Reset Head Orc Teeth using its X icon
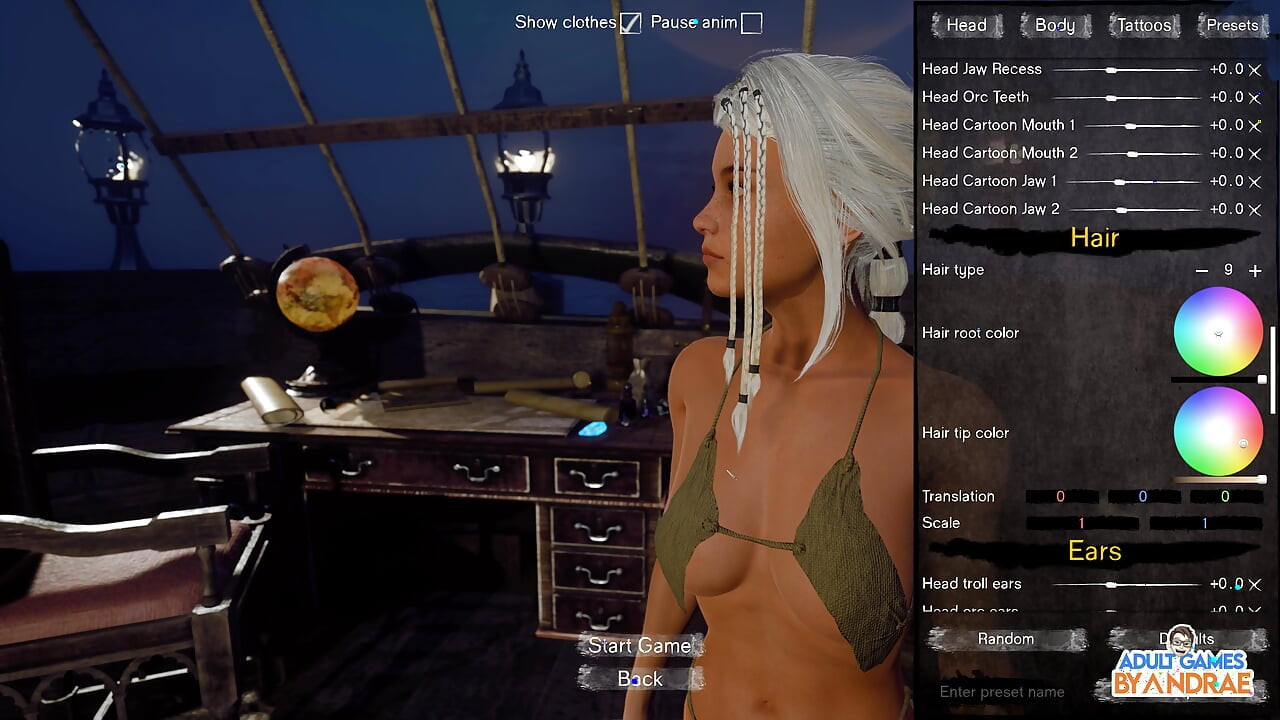Screen dimensions: 1280x720 point(1256,97)
